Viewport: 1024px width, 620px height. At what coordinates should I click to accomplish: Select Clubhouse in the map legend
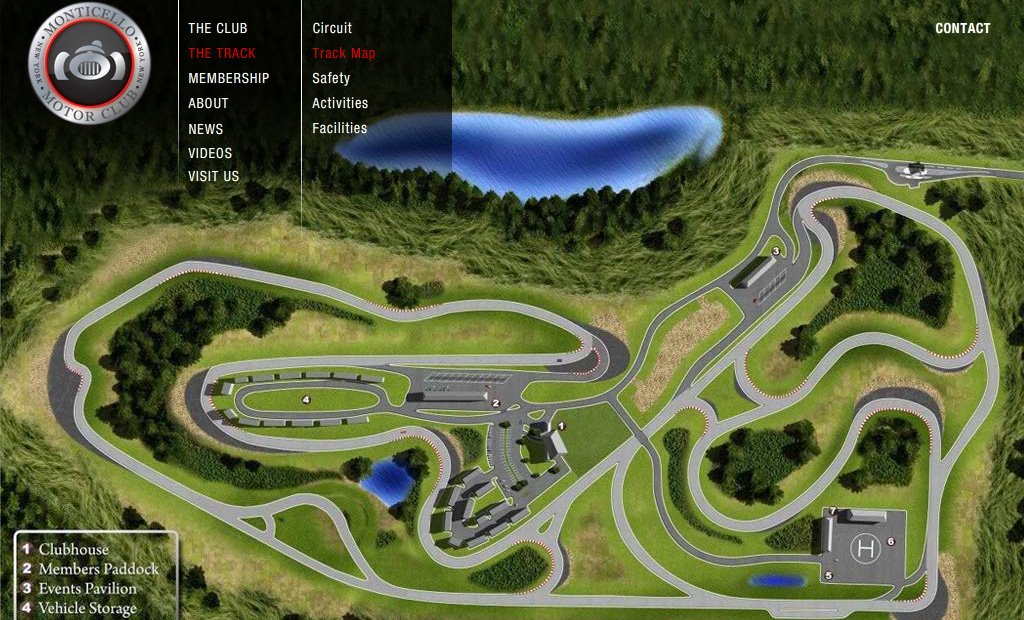tap(73, 549)
